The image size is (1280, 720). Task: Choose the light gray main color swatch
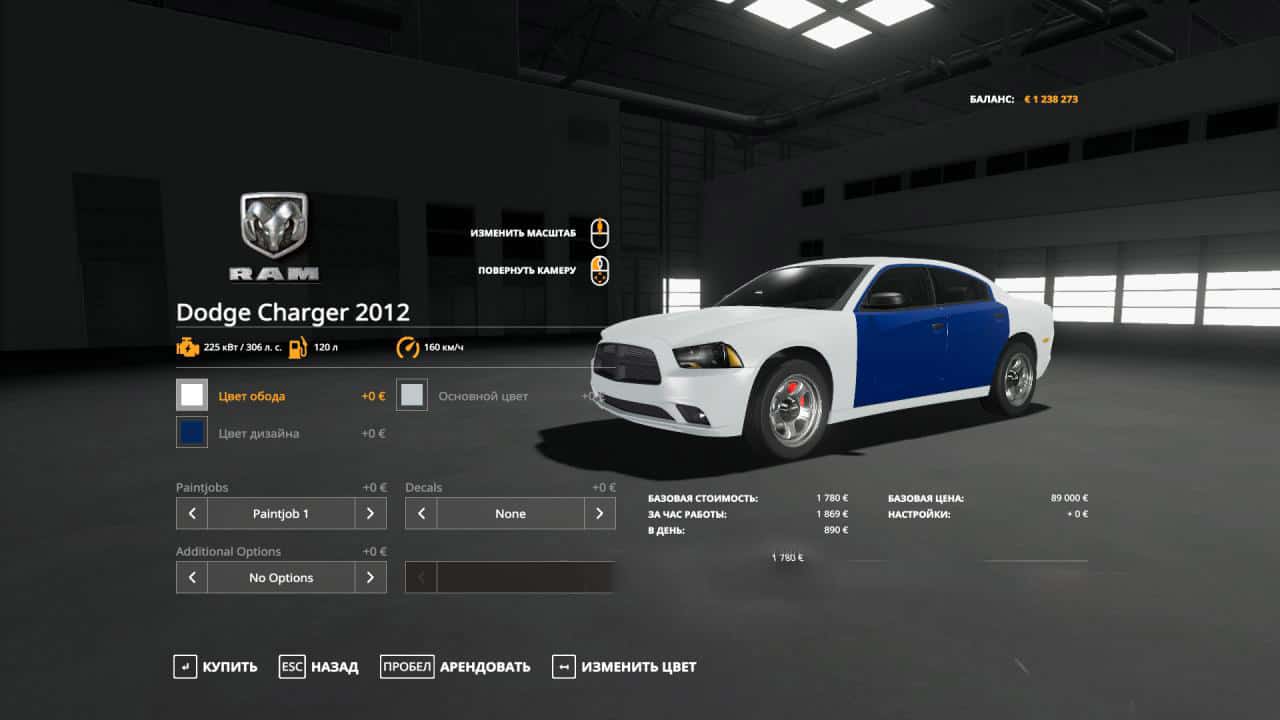[412, 395]
